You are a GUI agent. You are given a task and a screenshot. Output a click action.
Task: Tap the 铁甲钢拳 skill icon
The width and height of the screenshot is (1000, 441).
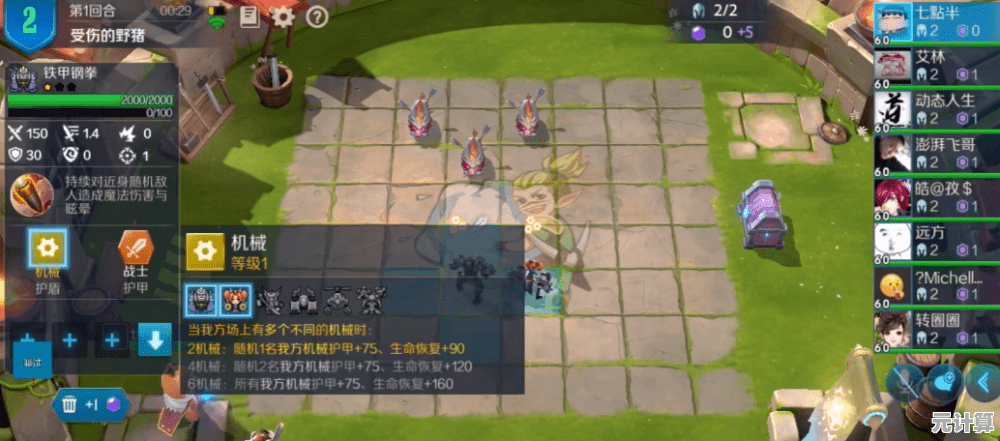pos(33,195)
